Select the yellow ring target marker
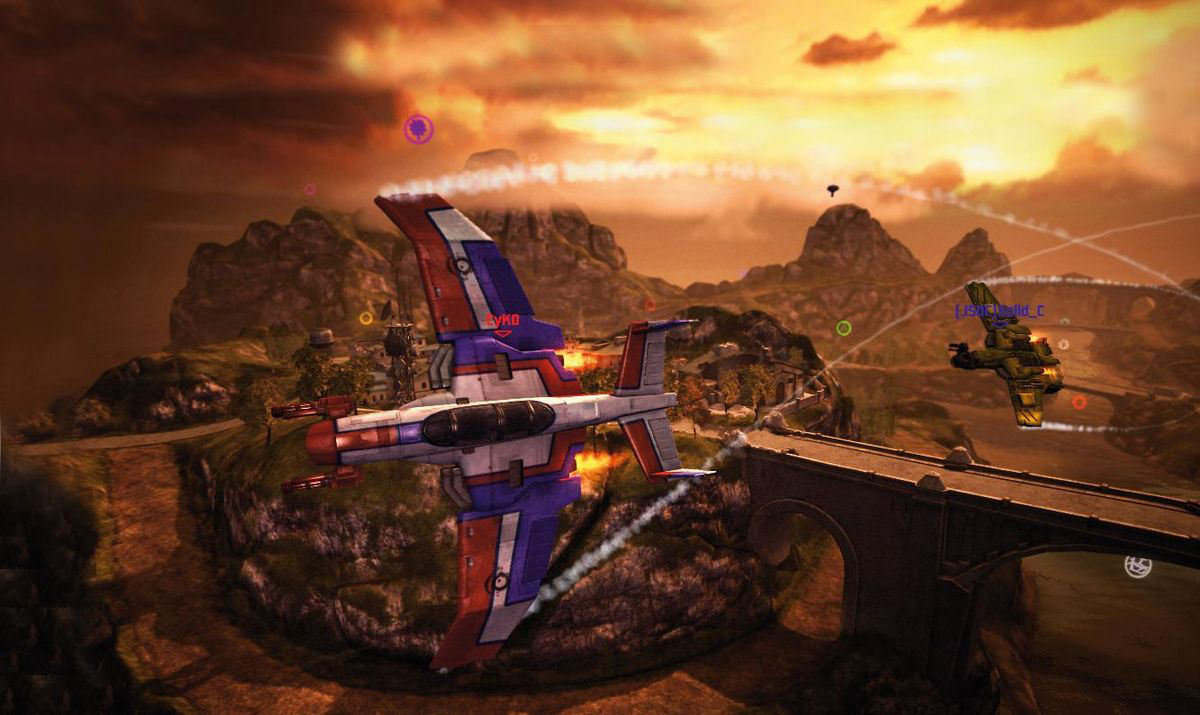1200x715 pixels. [x=366, y=318]
